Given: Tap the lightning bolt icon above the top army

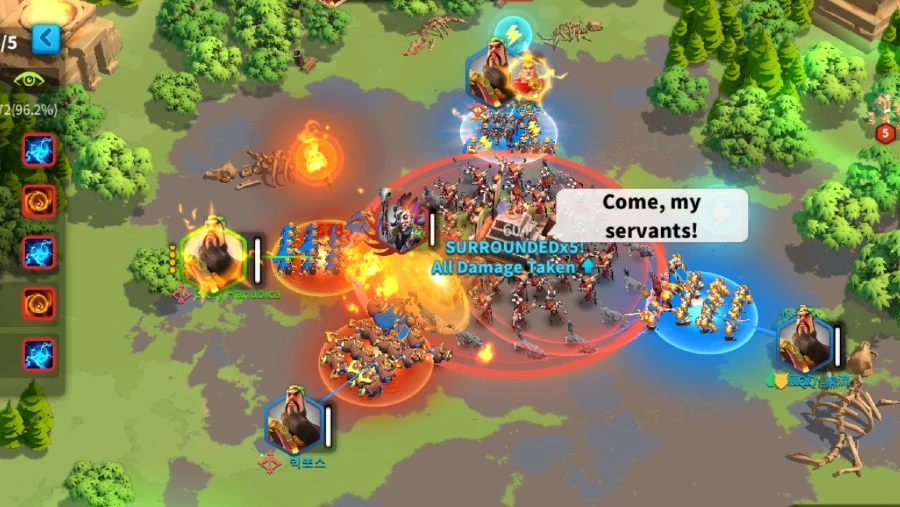Looking at the screenshot, I should click(513, 32).
